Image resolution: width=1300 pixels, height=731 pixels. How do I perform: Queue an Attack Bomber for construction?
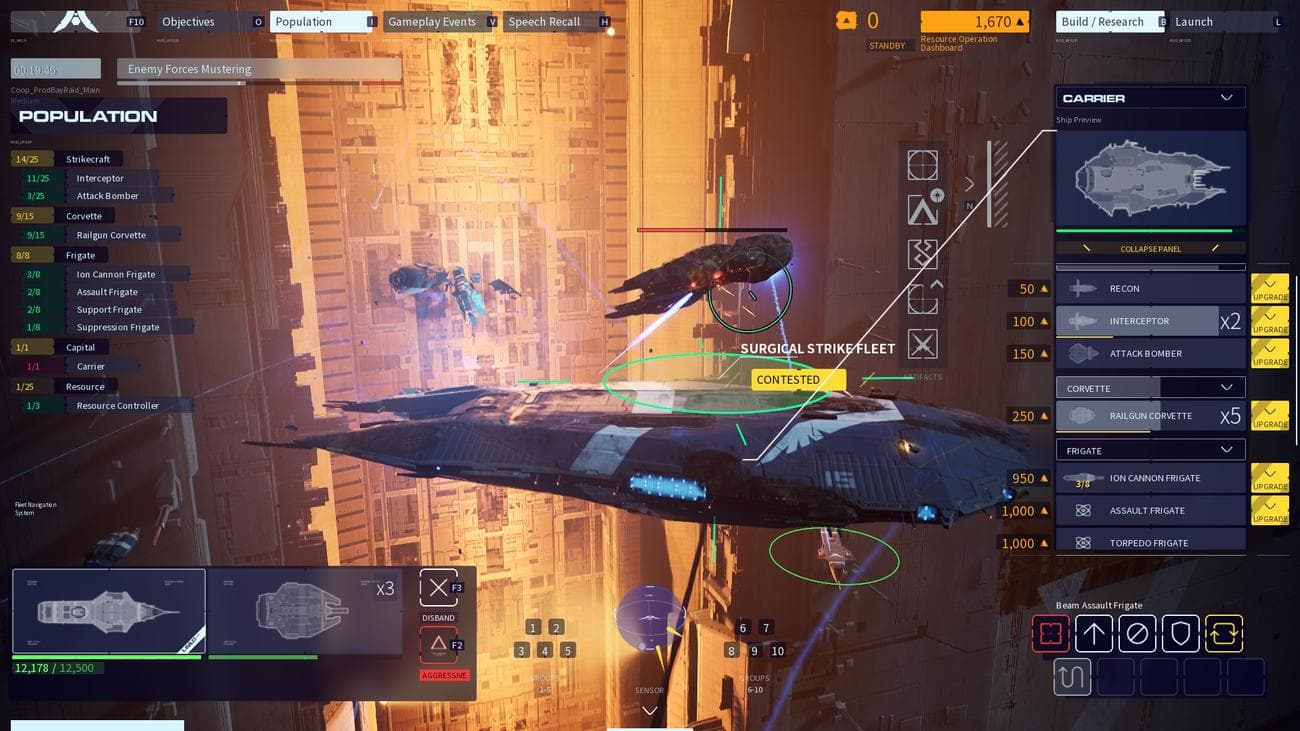point(1150,353)
